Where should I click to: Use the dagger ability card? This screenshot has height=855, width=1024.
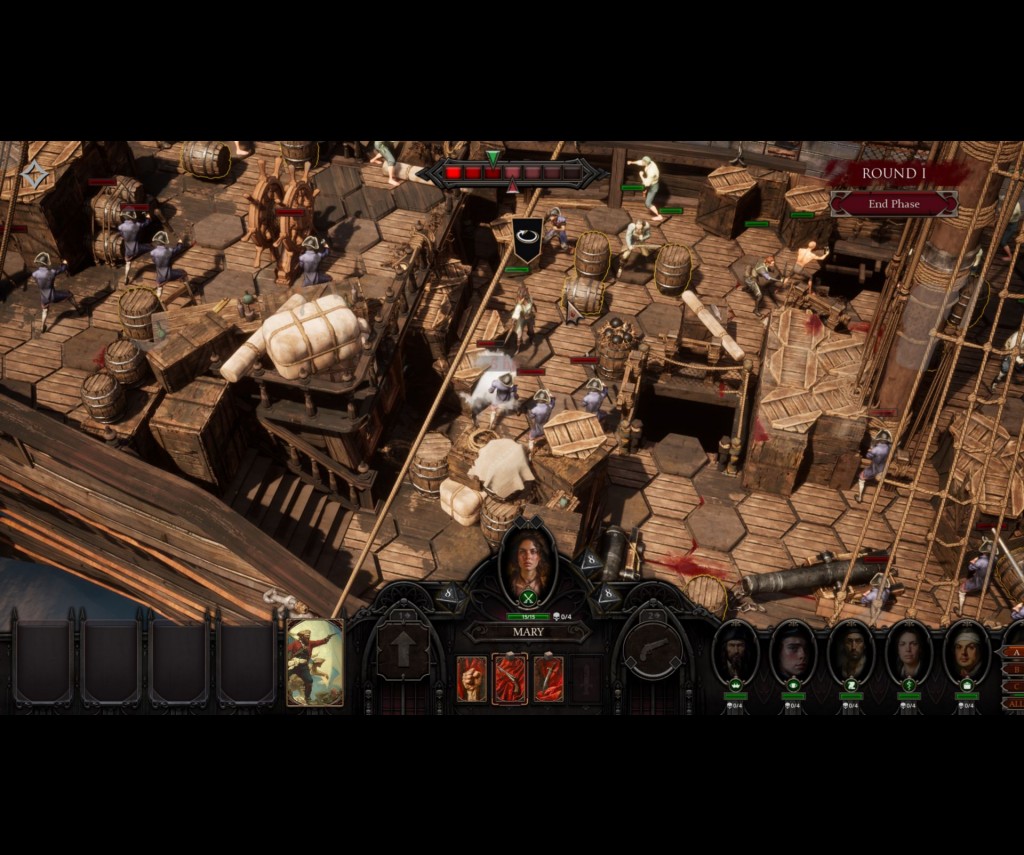[547, 679]
